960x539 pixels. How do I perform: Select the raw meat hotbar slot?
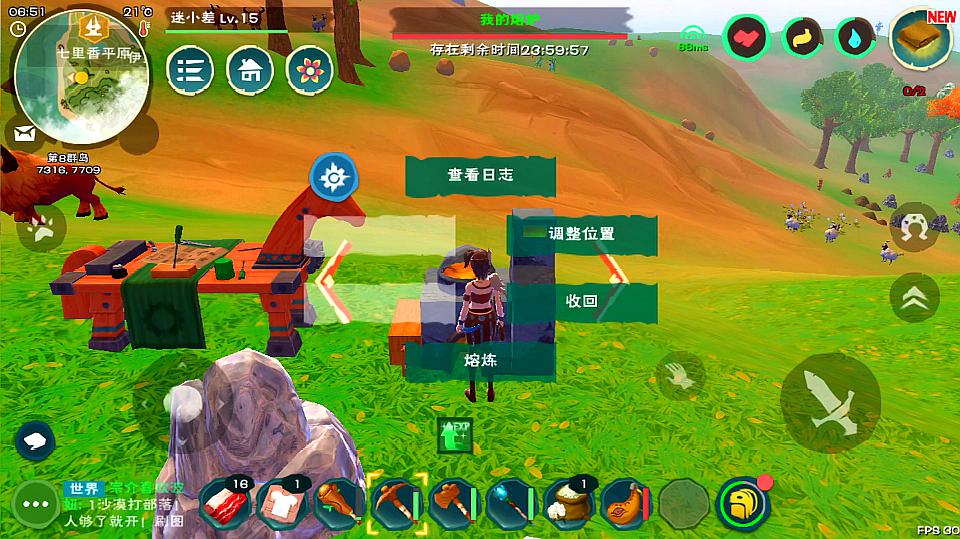click(227, 503)
